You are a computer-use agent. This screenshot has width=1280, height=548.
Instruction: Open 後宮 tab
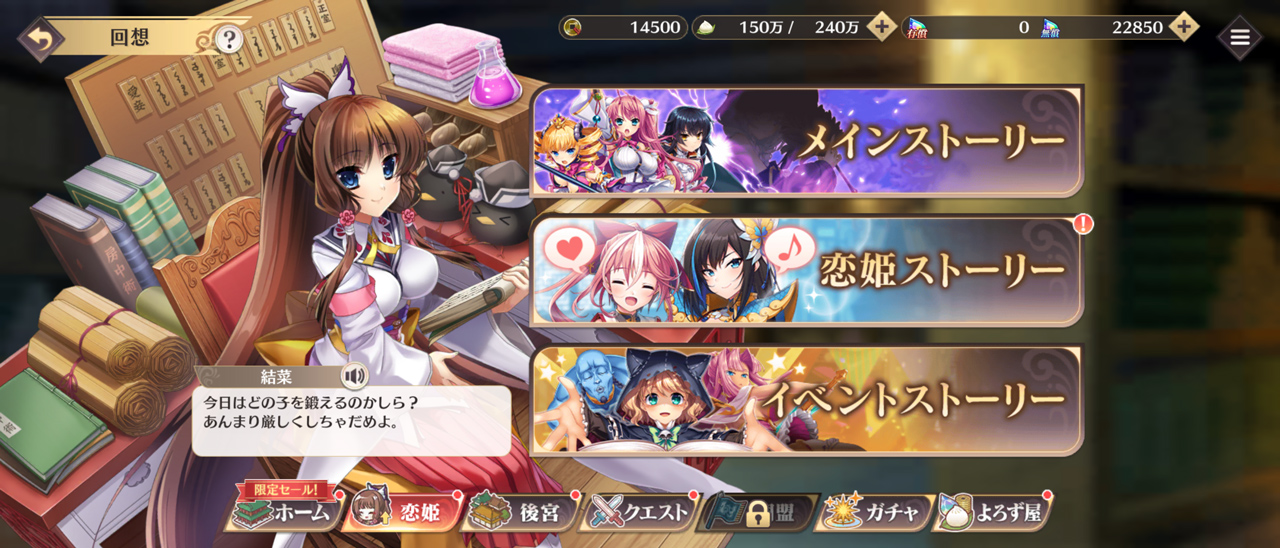click(521, 512)
